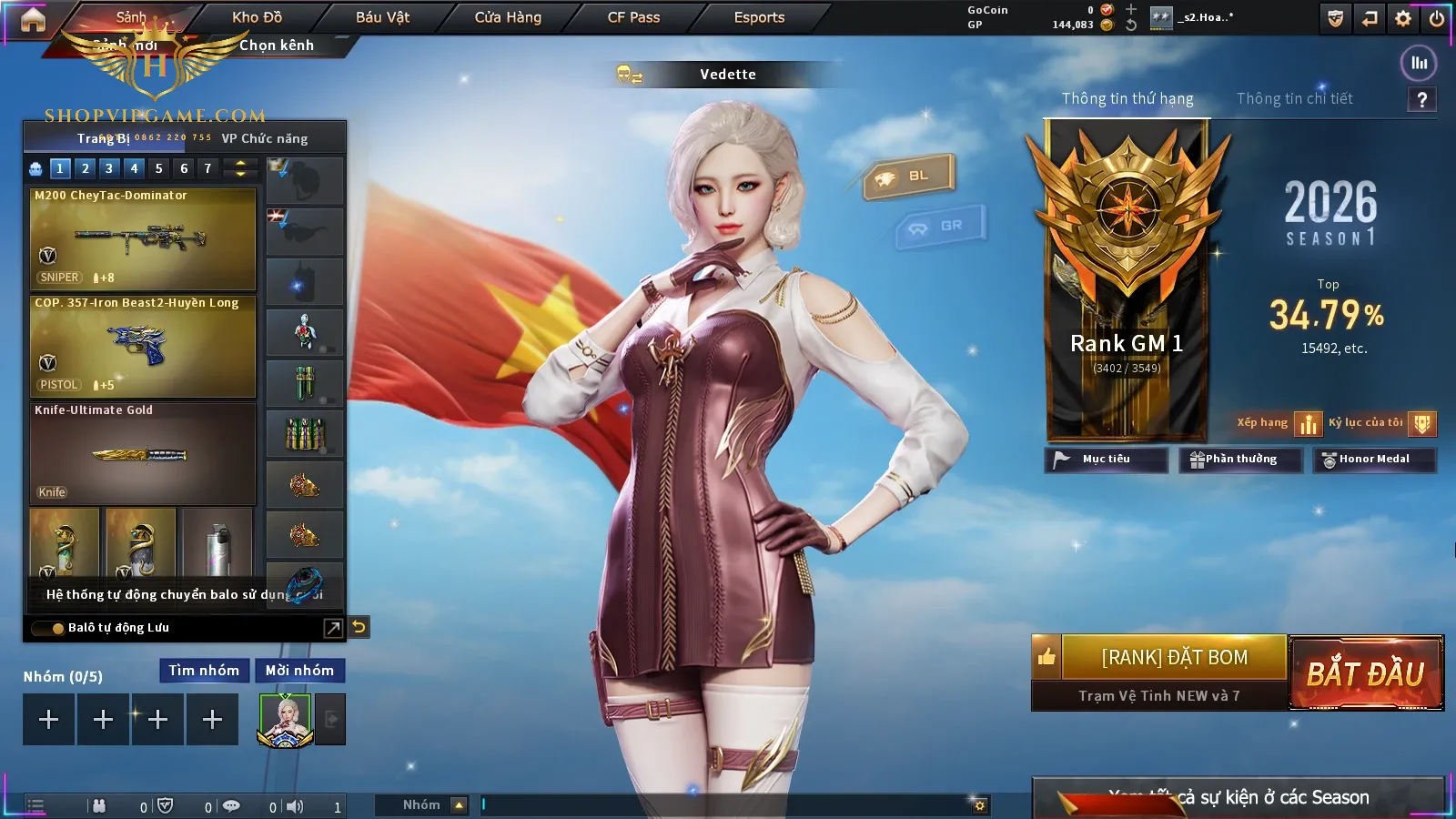Select the Knife-Ultimate Gold slot
This screenshot has width=1456, height=819.
(143, 453)
